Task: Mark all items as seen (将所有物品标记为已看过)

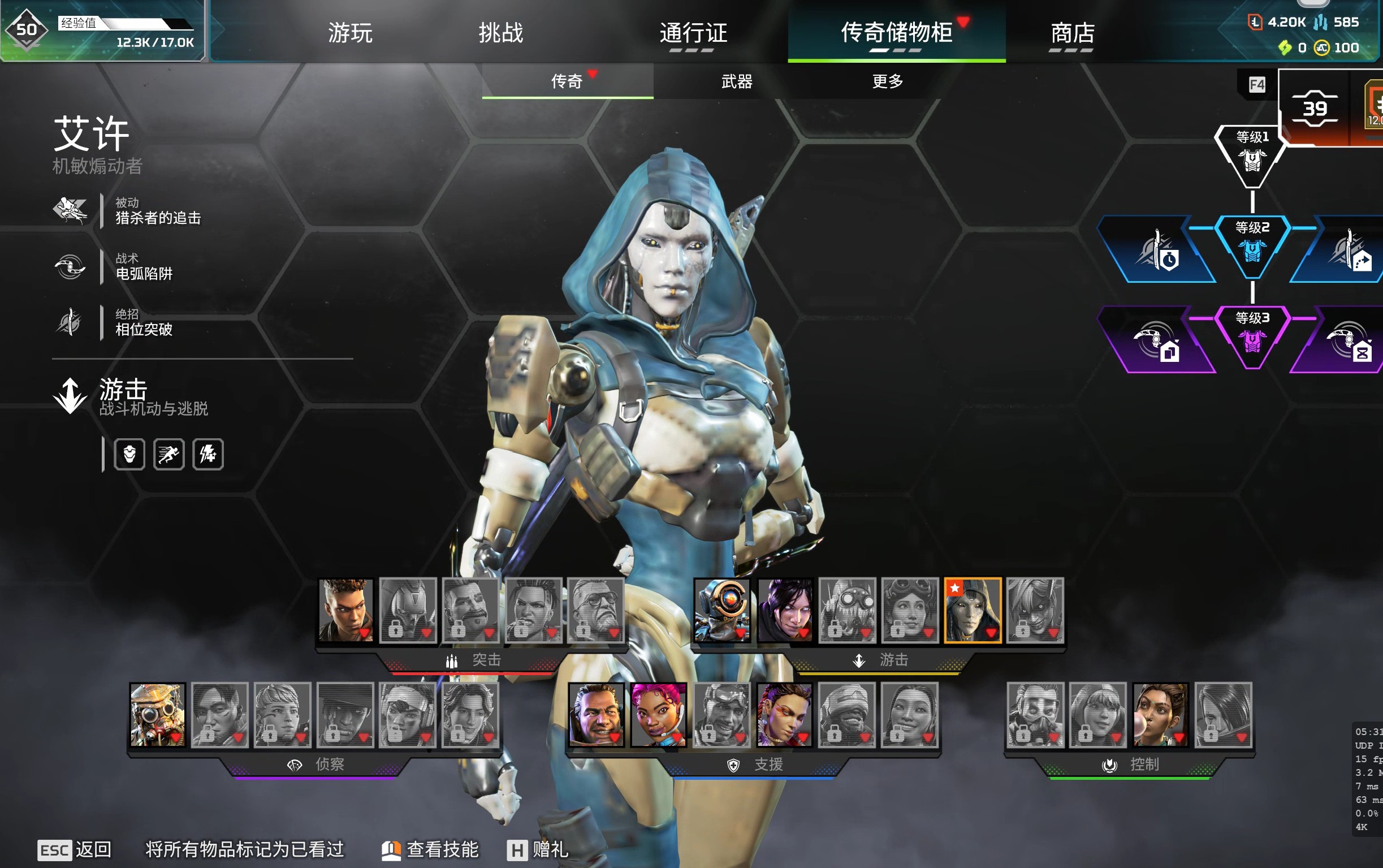Action: click(244, 849)
